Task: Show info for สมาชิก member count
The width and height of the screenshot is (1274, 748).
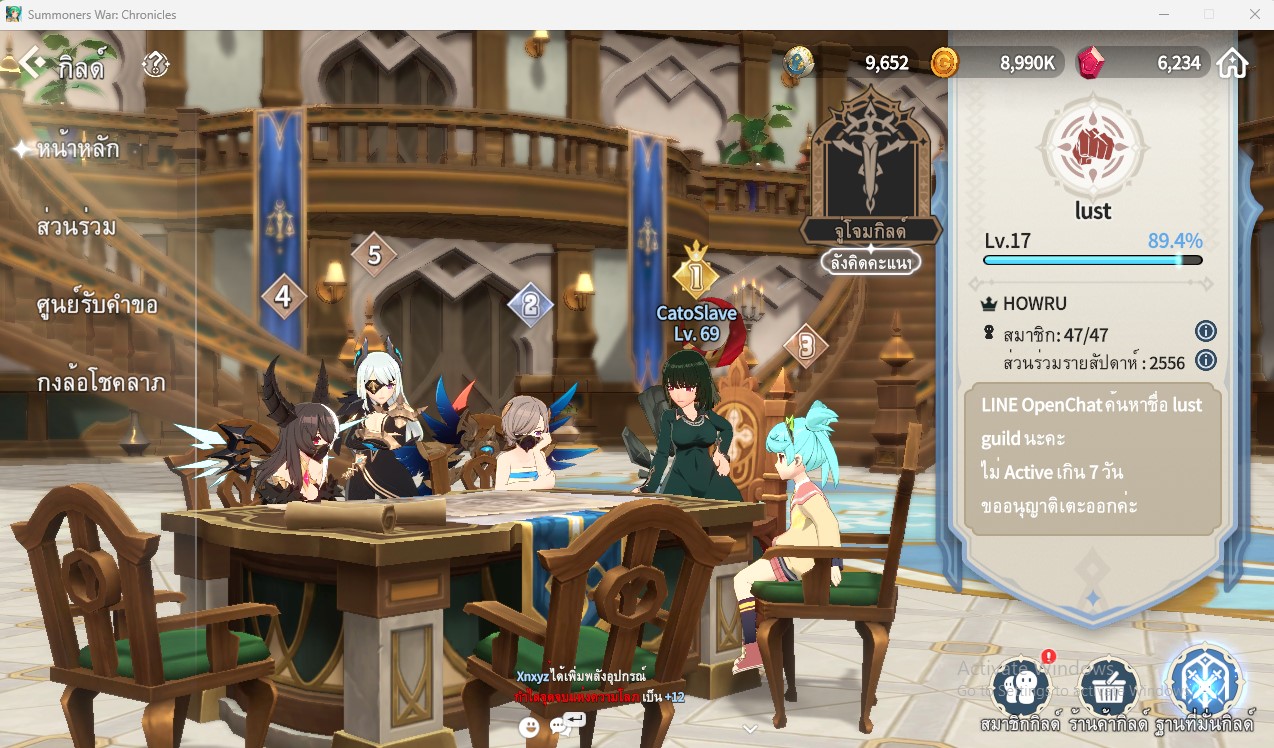Action: tap(1206, 332)
